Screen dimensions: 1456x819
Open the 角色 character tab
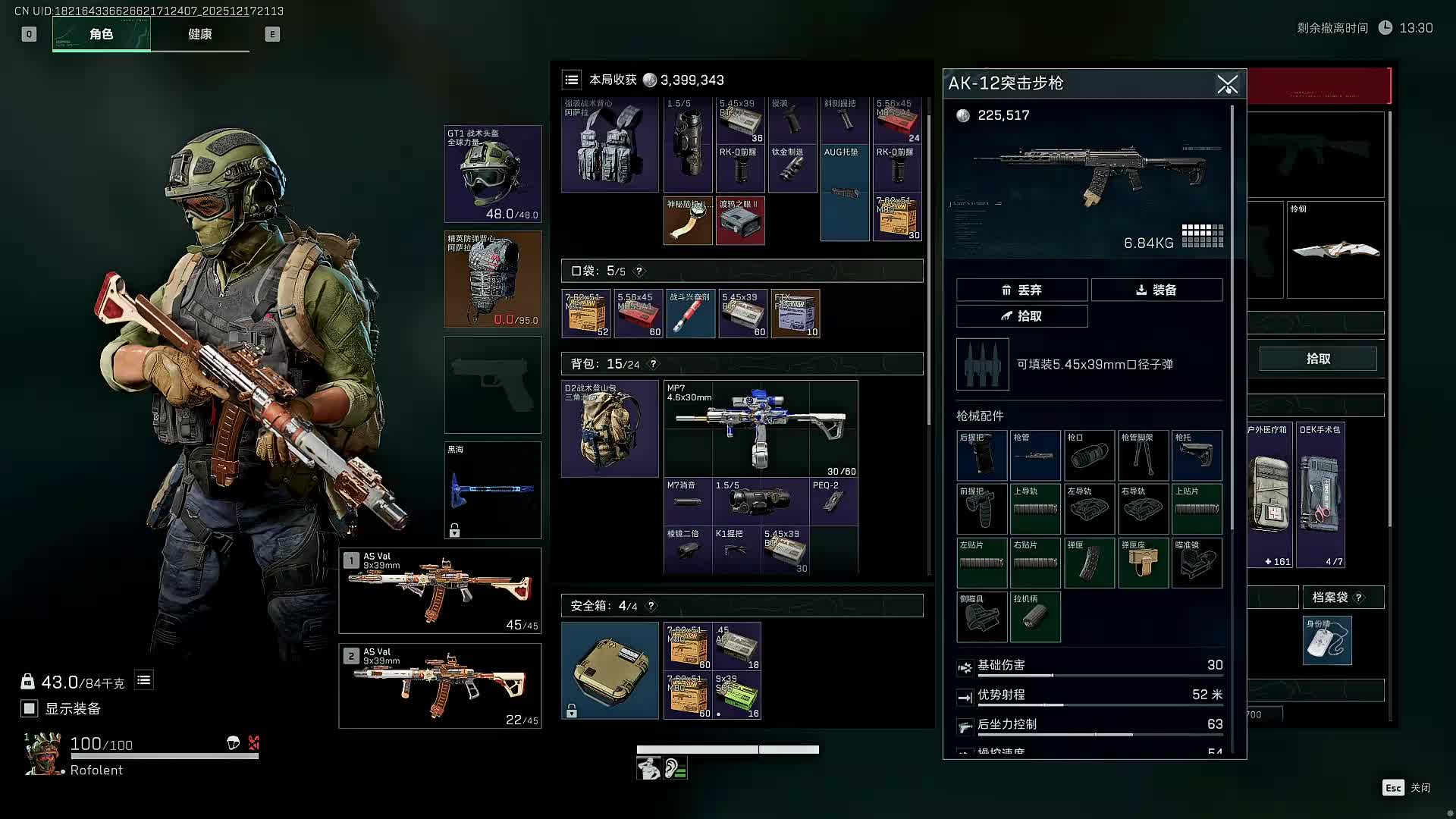coord(102,34)
